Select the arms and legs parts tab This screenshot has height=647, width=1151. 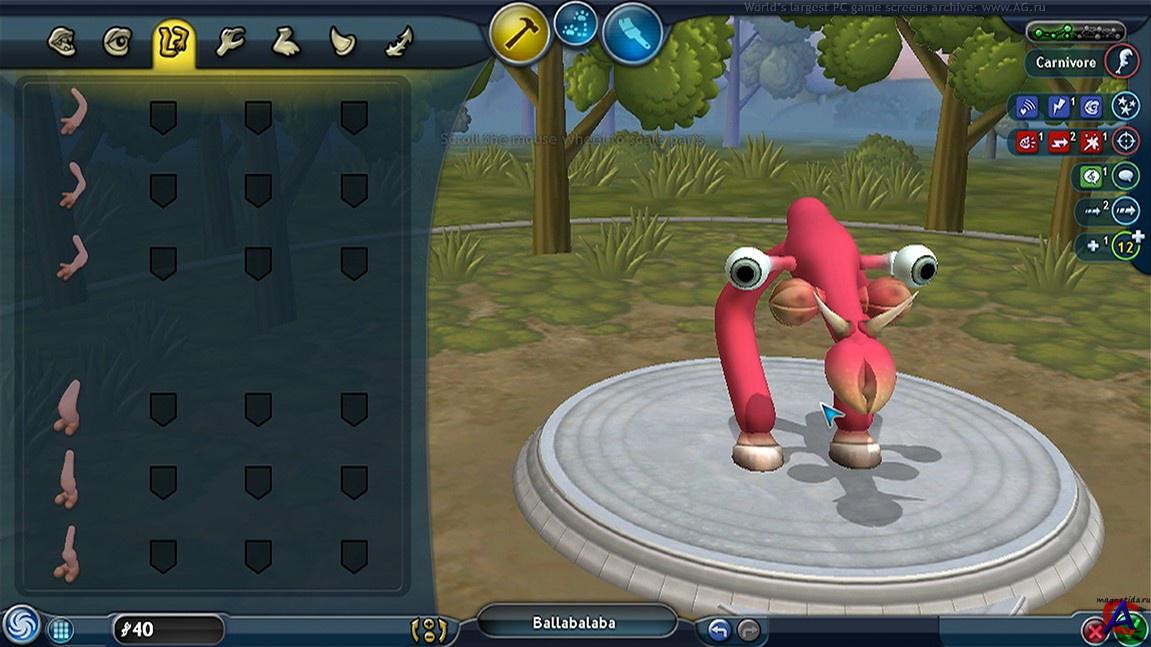coord(173,44)
